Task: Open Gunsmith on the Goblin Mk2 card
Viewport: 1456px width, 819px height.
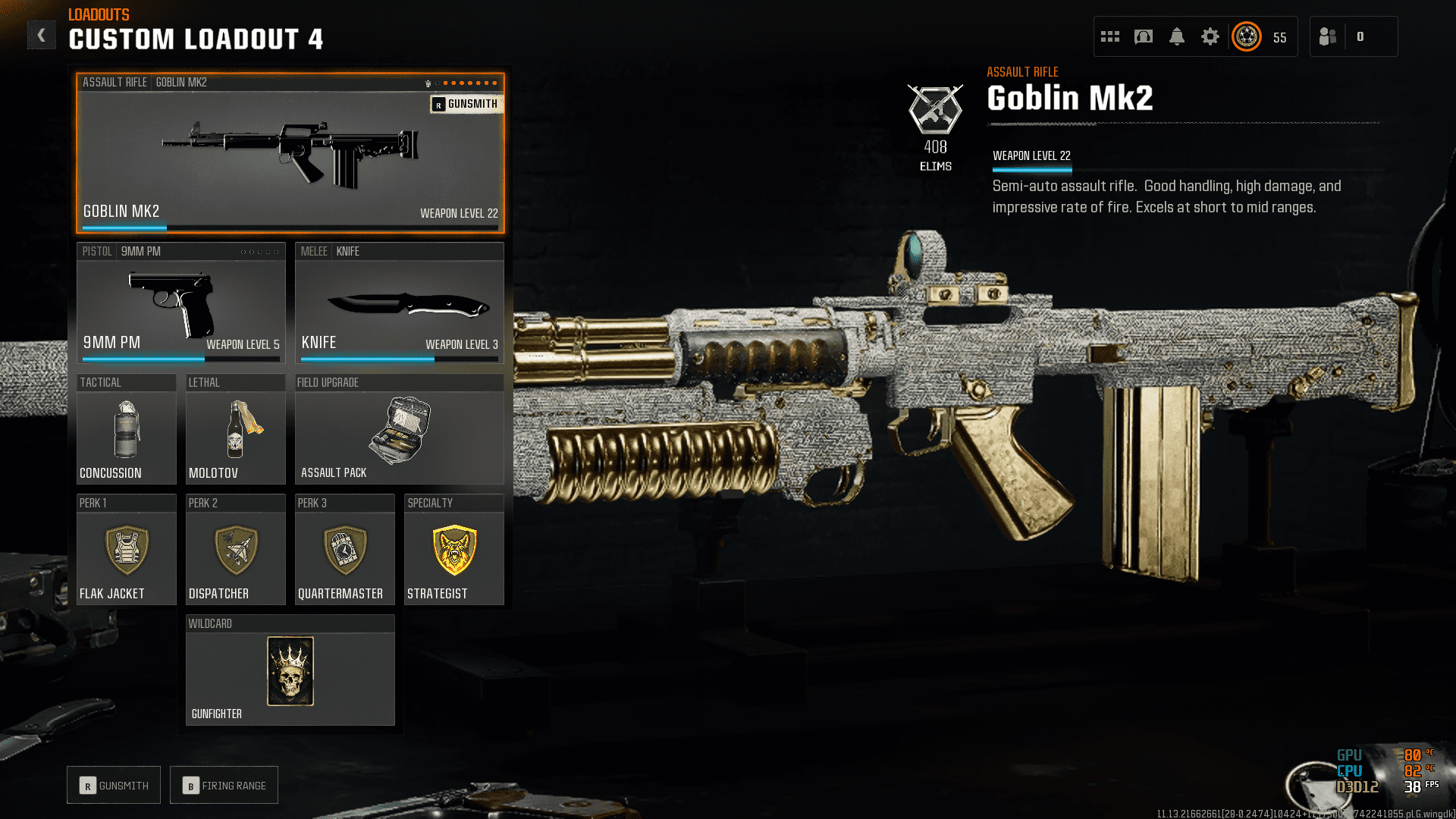Action: [466, 104]
